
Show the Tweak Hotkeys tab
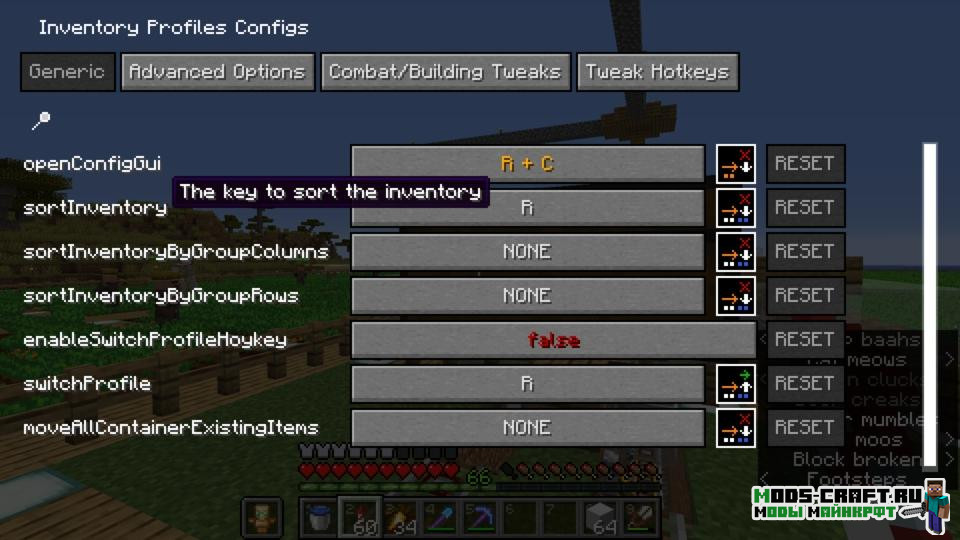657,72
